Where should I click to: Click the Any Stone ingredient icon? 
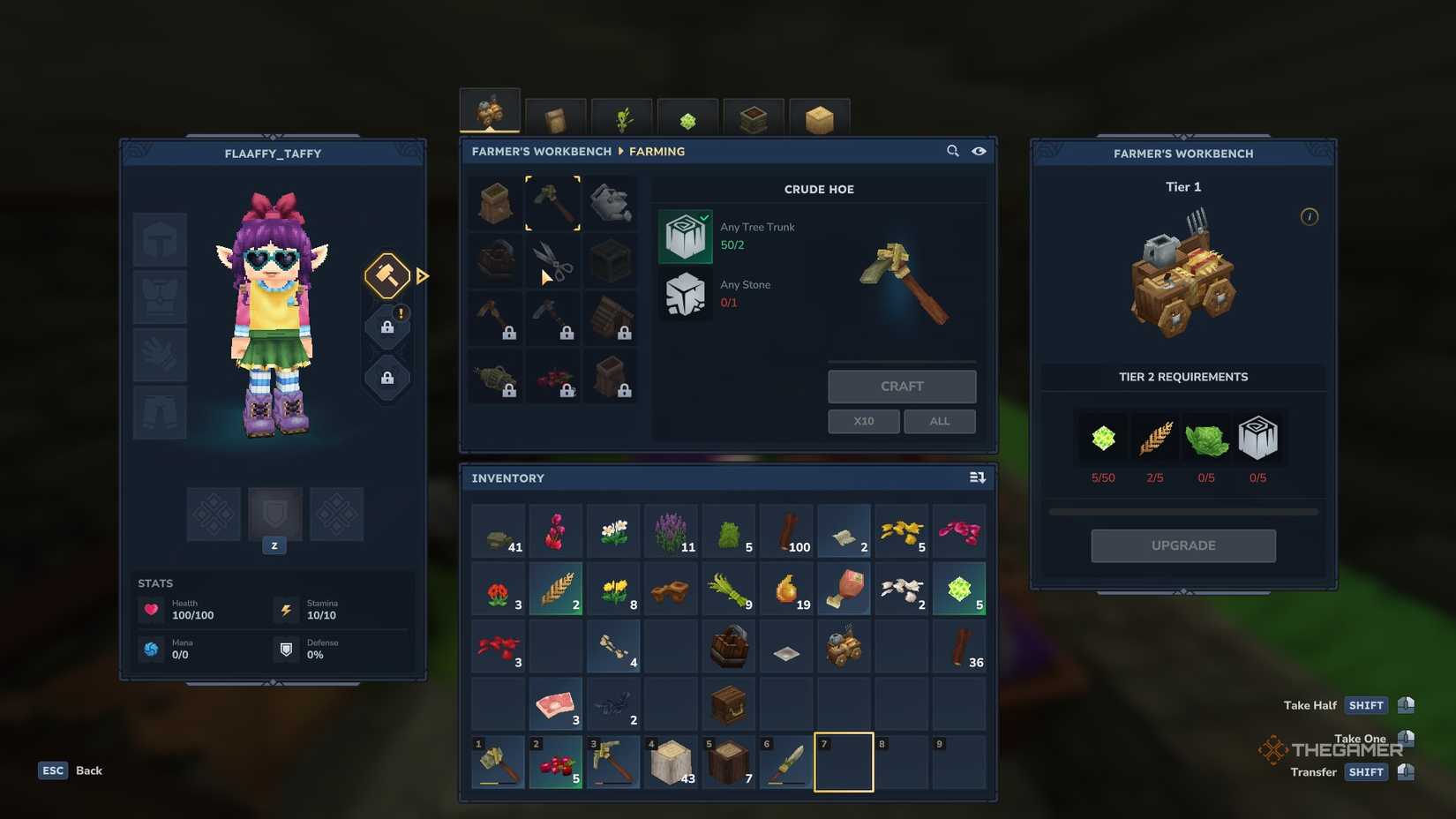point(686,294)
